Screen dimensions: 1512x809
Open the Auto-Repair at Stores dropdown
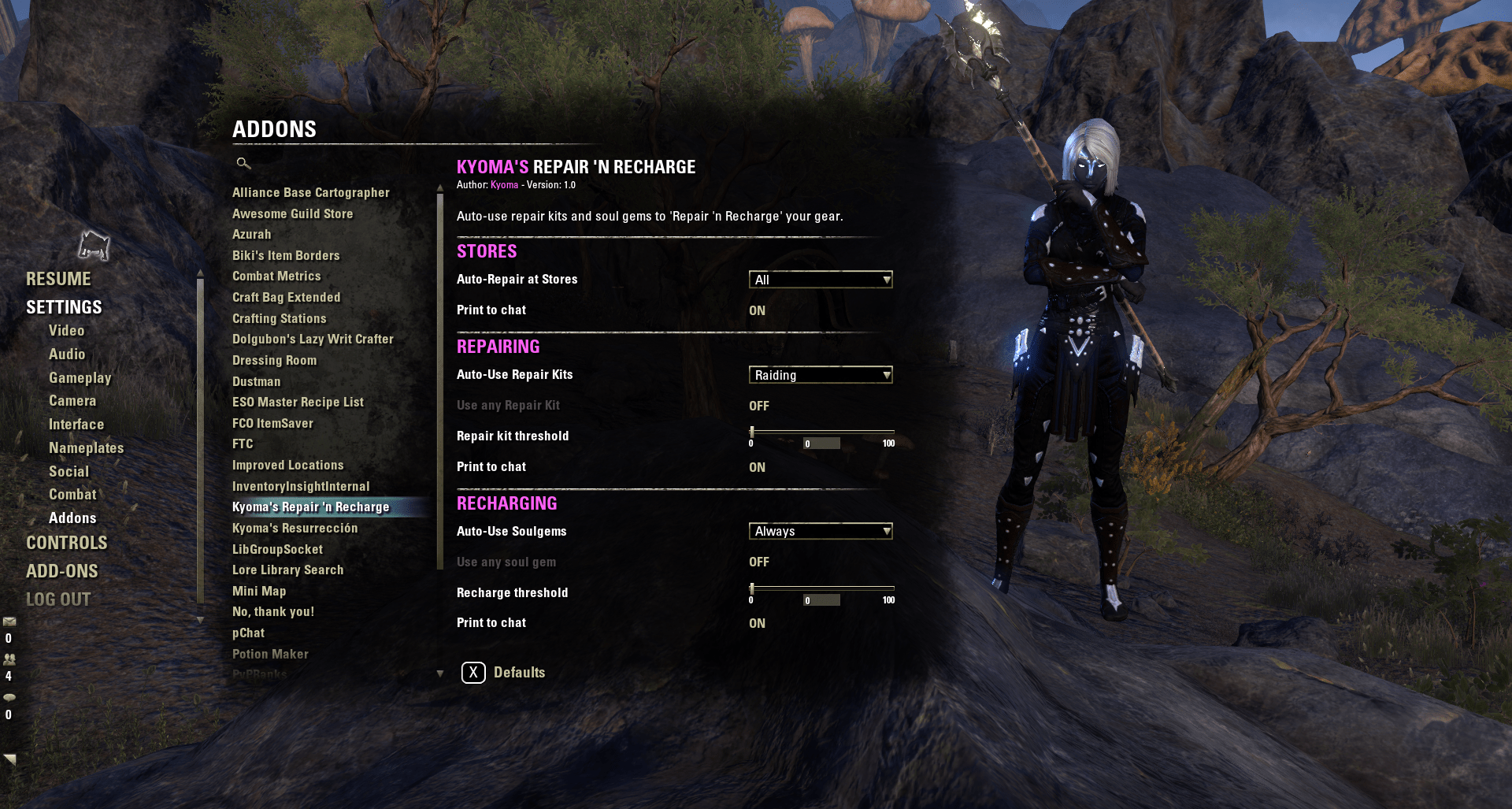(x=821, y=279)
